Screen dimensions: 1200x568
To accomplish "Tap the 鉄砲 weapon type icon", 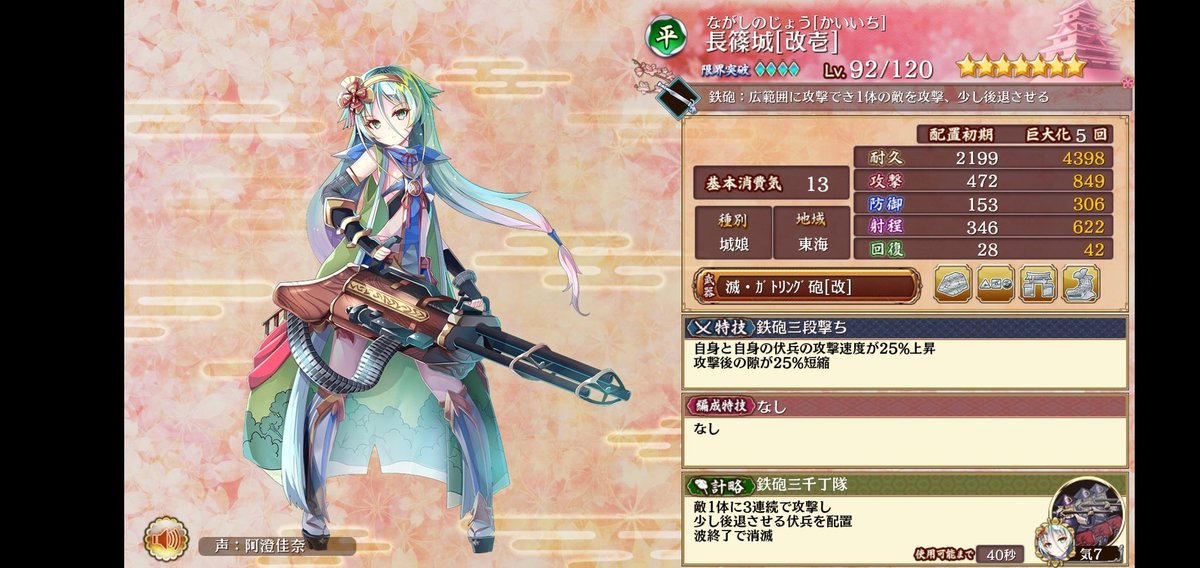I will pos(681,95).
